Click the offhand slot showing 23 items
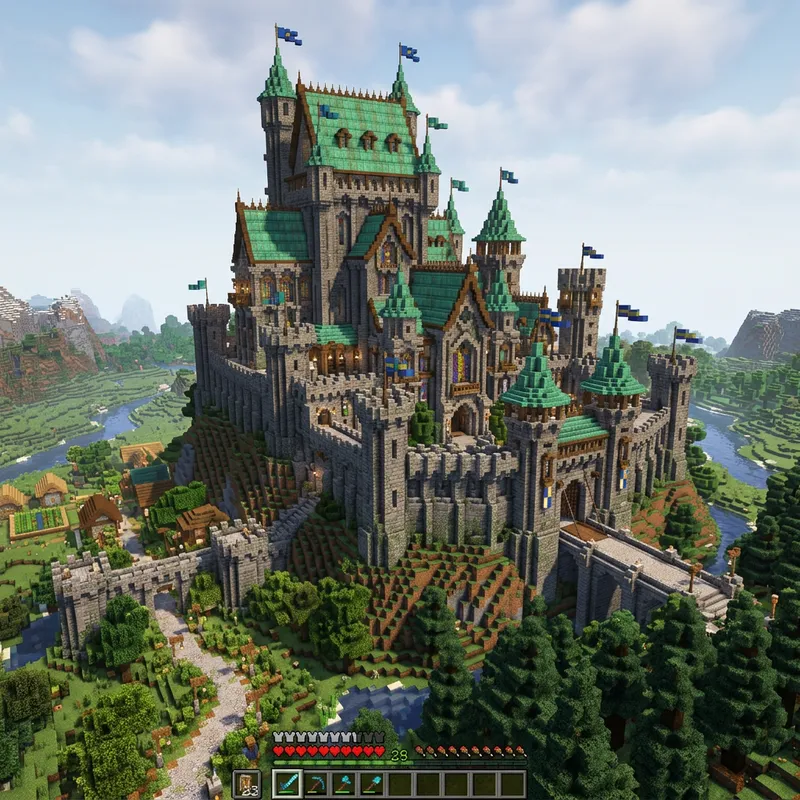This screenshot has width=800, height=800. pos(246,783)
